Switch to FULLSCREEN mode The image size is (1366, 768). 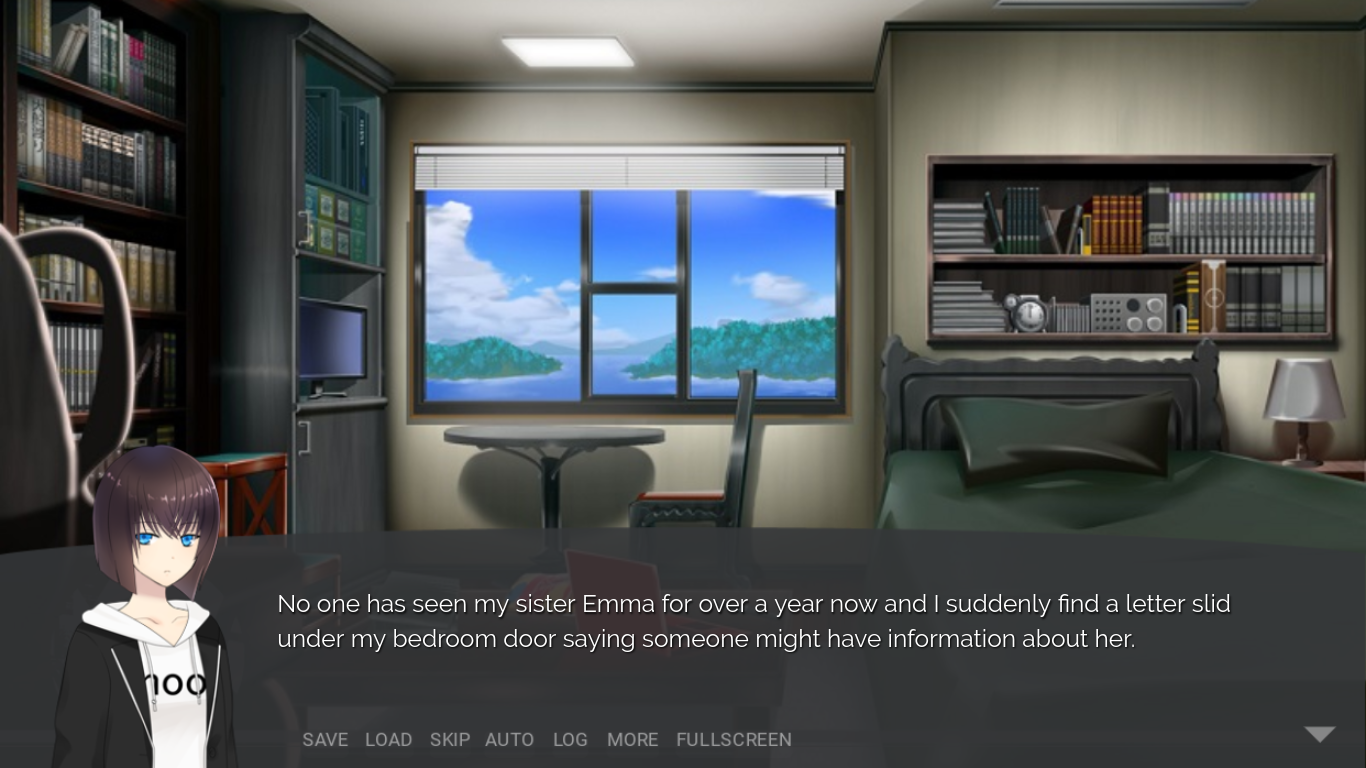pos(733,740)
